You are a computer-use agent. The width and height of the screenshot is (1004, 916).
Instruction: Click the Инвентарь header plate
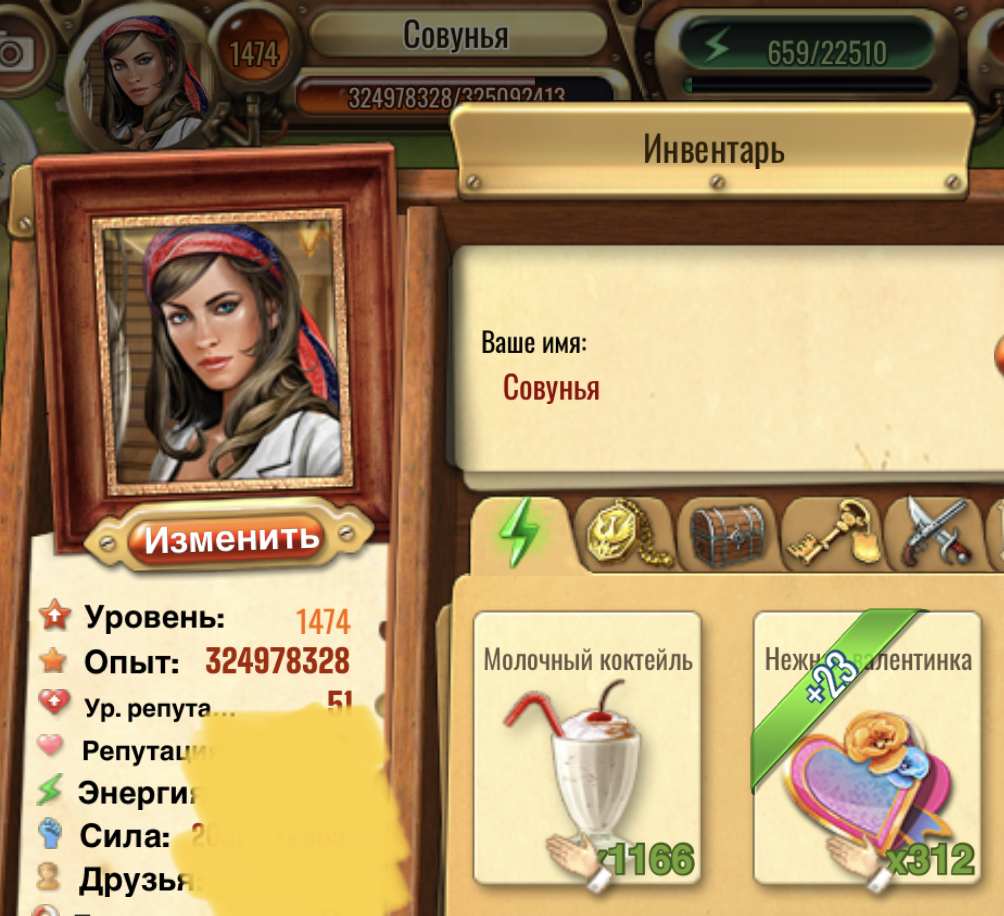point(713,150)
